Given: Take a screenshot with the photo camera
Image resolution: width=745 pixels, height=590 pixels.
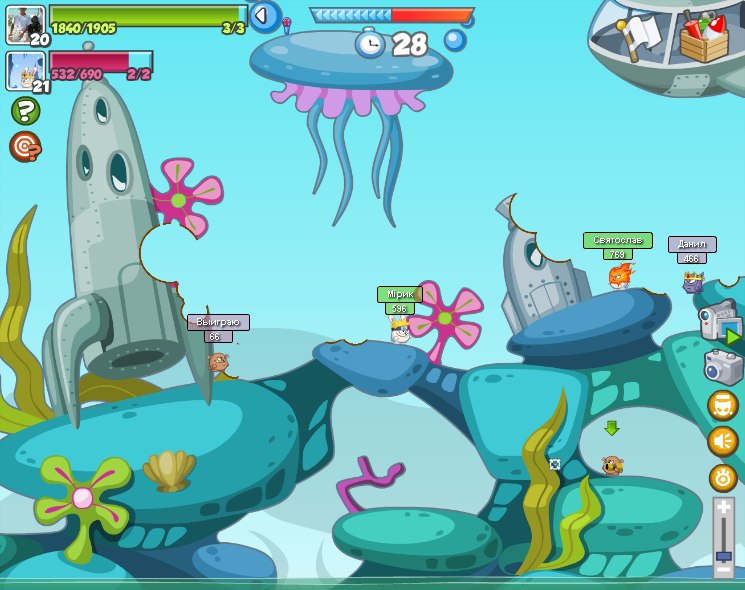Looking at the screenshot, I should coord(723,366).
